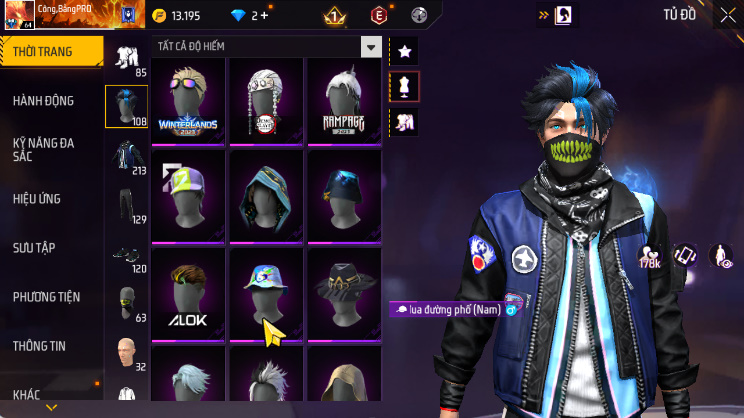Select the KỸ NĂNG ĐA SẮC section
The width and height of the screenshot is (744, 418).
[x=44, y=150]
